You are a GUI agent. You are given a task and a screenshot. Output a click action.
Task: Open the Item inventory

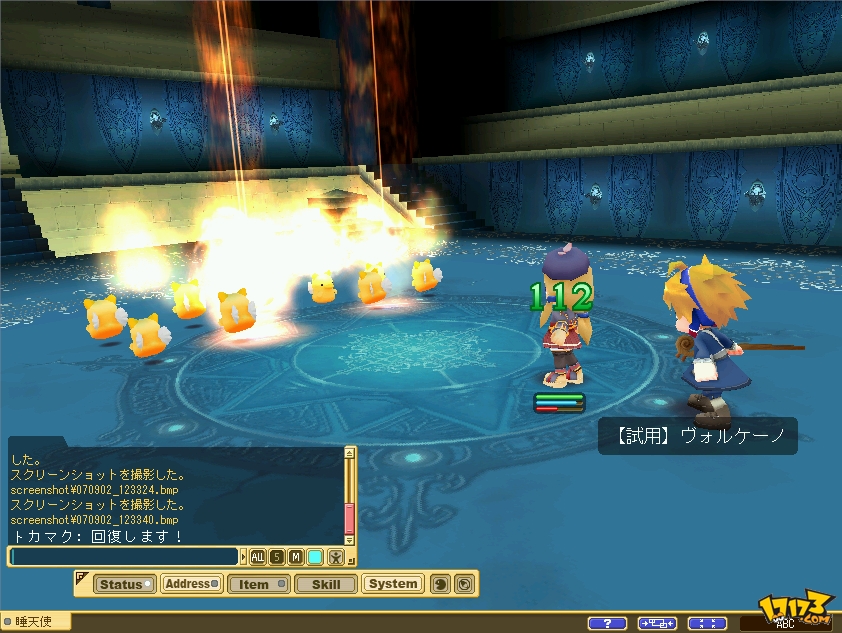(258, 584)
